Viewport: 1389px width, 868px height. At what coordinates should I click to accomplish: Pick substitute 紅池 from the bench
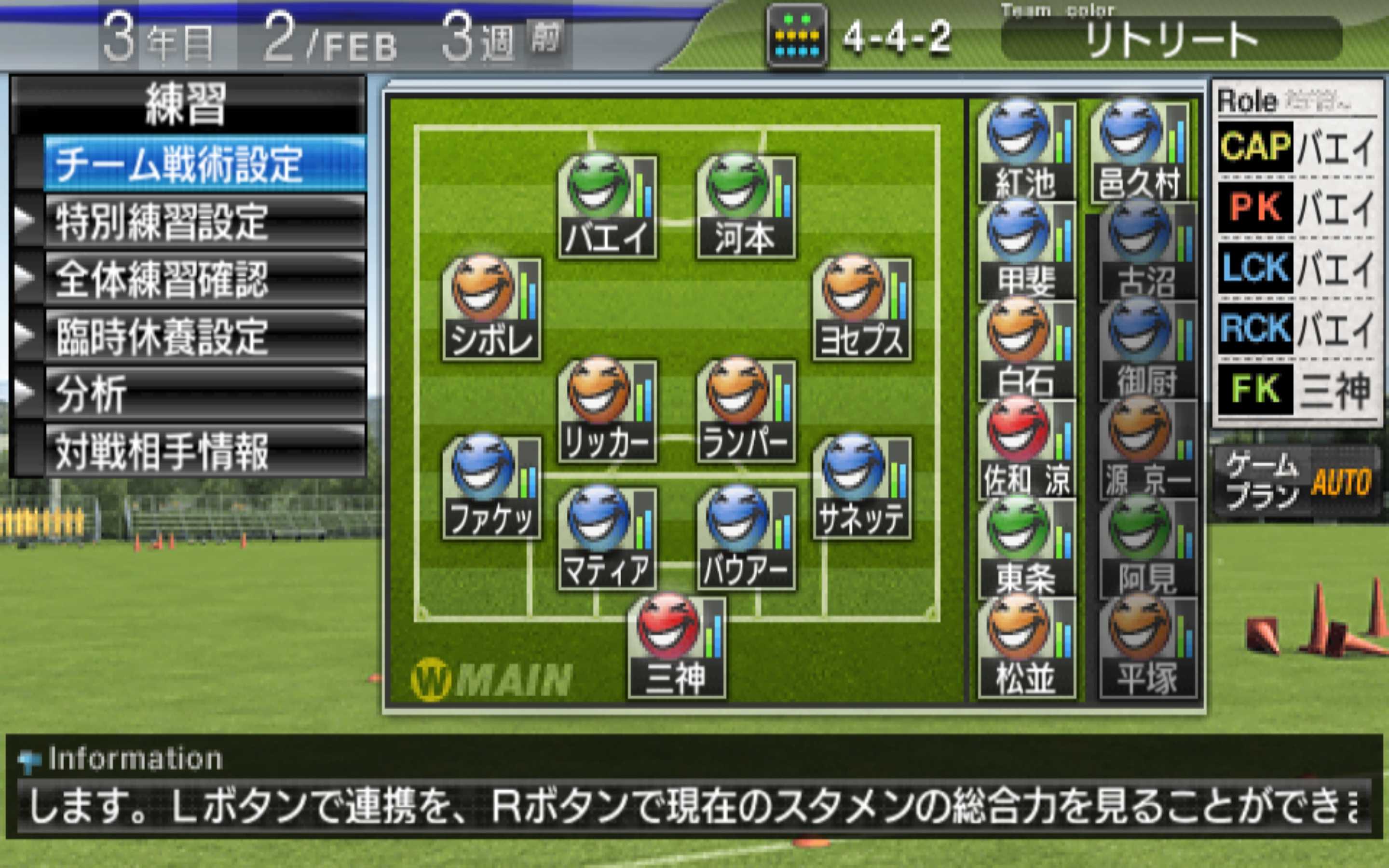1025,150
